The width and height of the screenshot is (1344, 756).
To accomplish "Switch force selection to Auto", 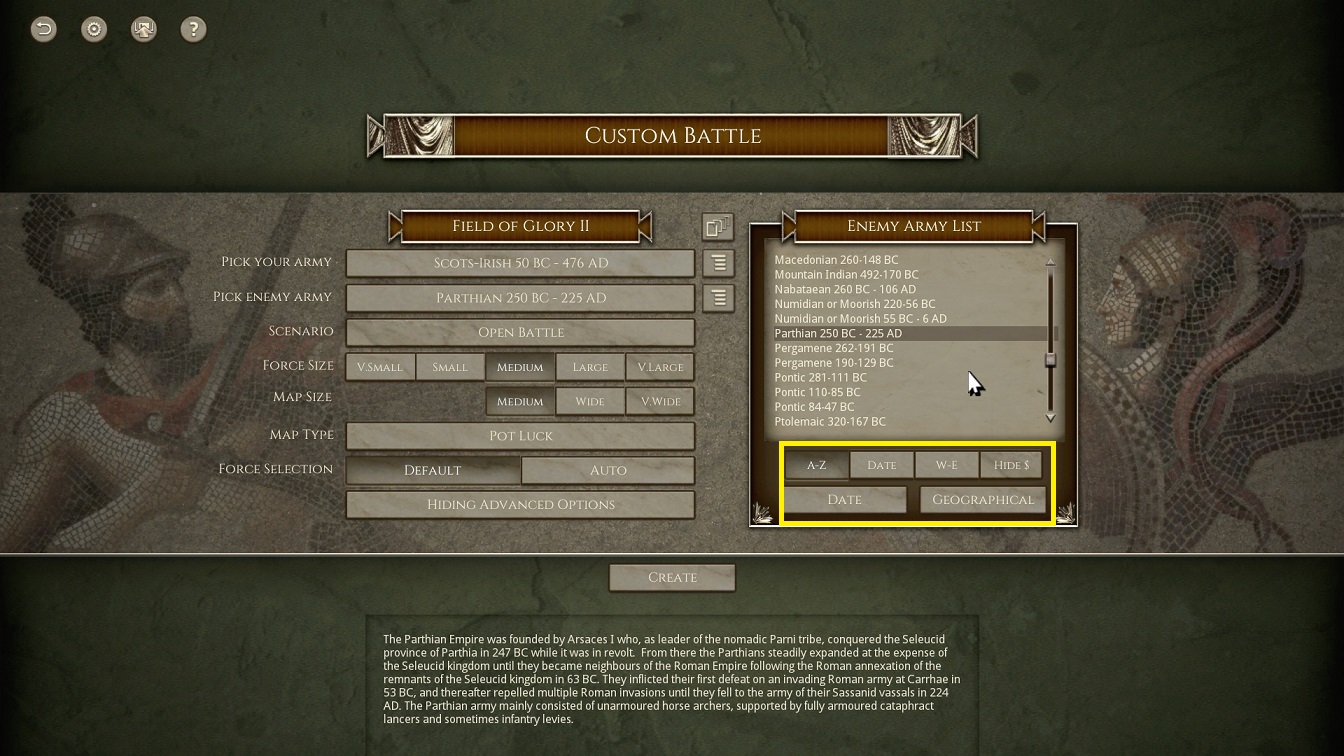I will (608, 470).
